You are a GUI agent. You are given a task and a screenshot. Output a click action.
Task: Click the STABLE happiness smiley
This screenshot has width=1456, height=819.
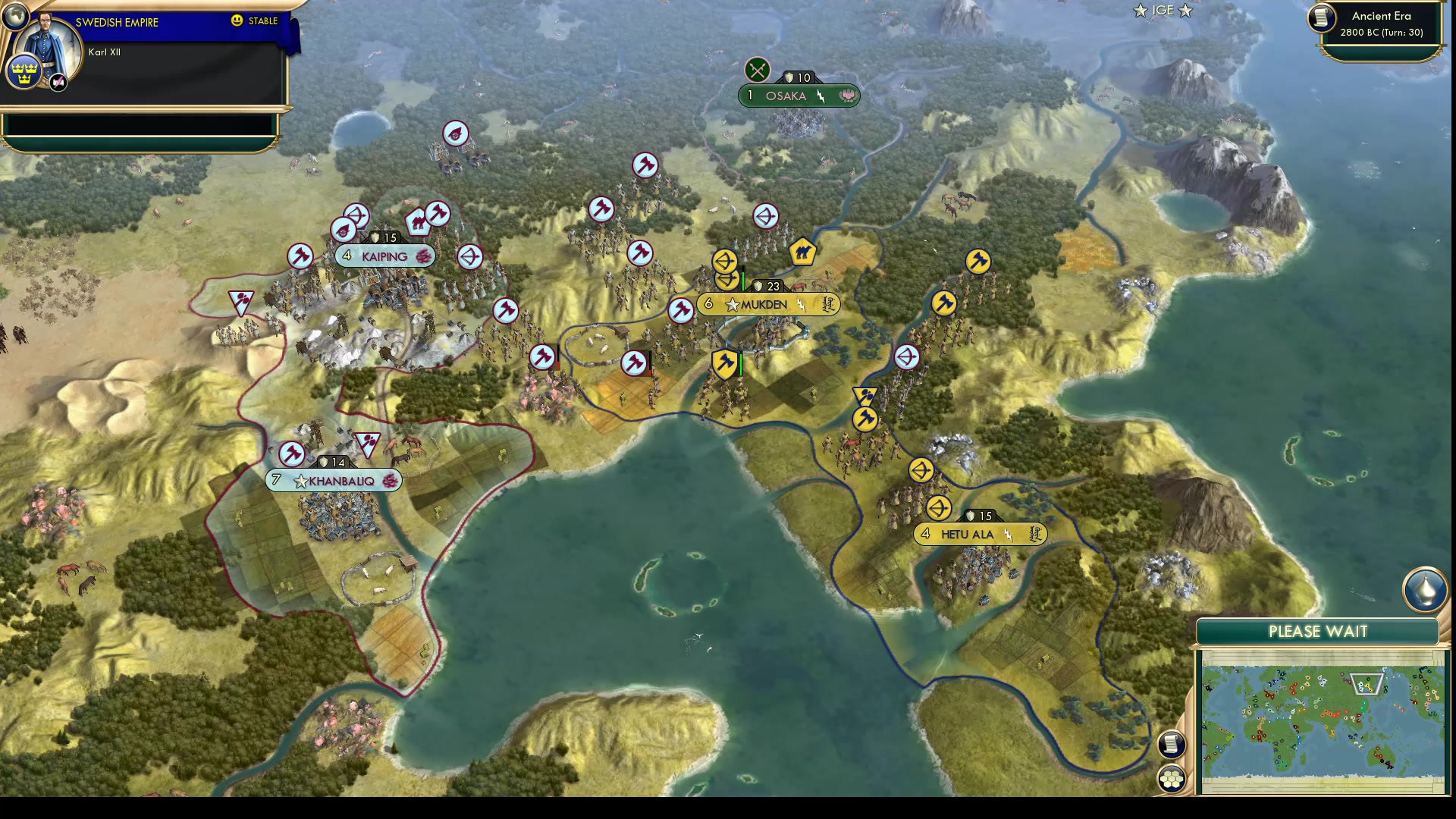(237, 21)
